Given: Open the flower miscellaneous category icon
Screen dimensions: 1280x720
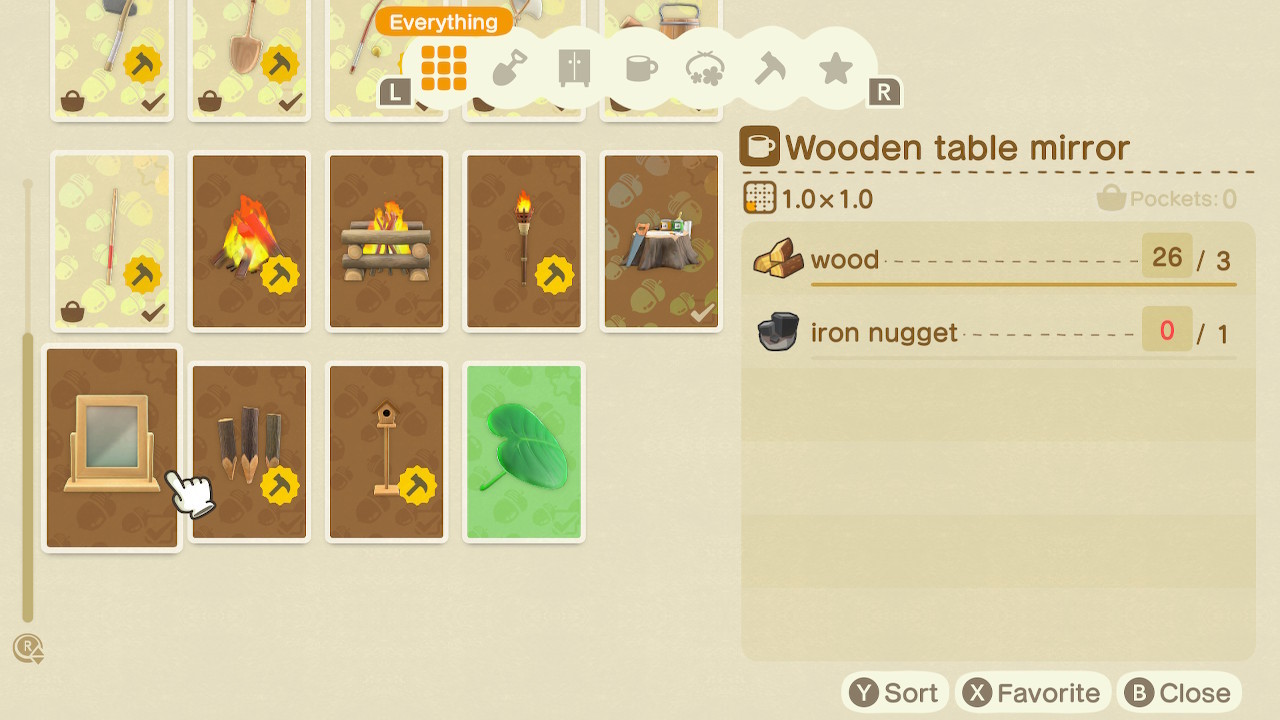Looking at the screenshot, I should [x=704, y=68].
